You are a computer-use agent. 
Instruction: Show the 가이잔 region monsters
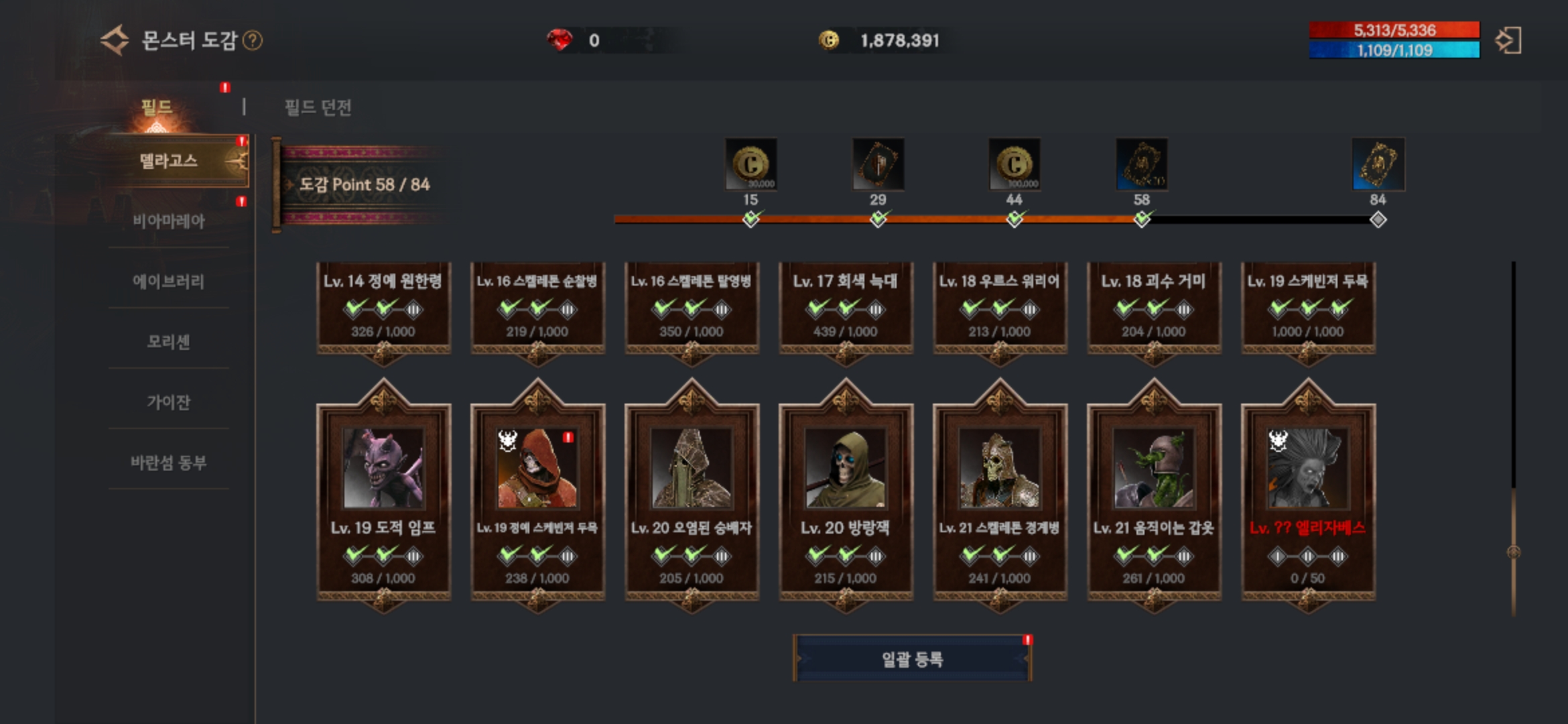(169, 402)
